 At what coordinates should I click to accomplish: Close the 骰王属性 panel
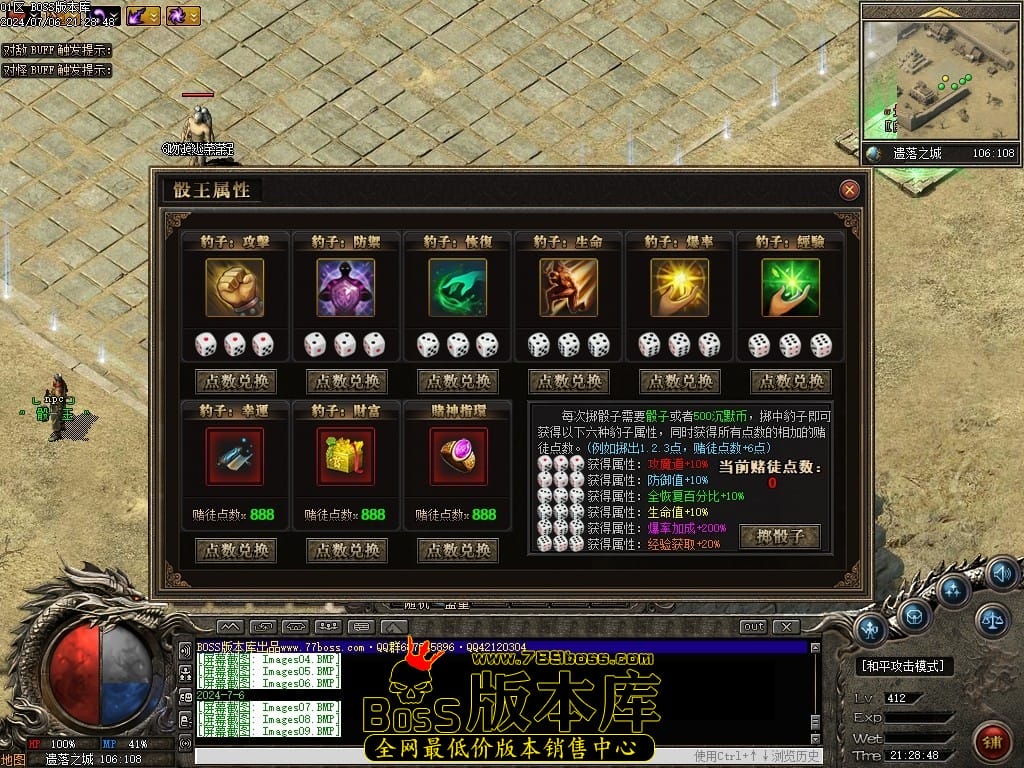pos(849,190)
